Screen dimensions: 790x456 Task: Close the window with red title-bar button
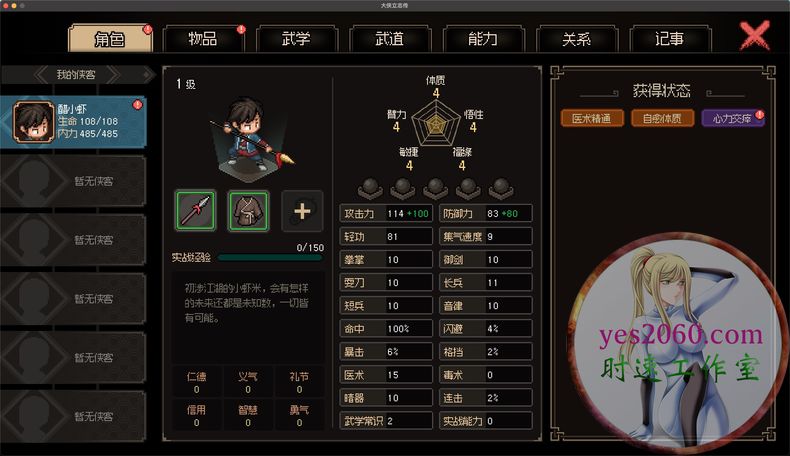(x=7, y=5)
